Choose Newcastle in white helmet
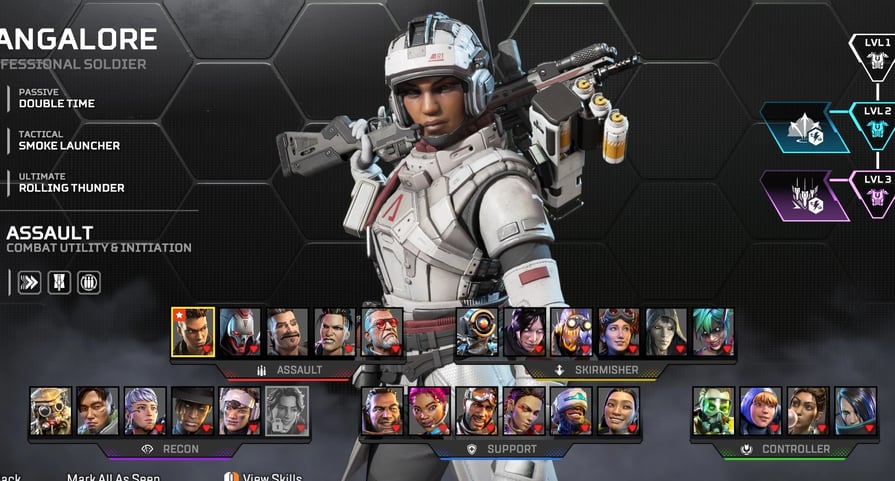The image size is (895, 481). [x=571, y=410]
